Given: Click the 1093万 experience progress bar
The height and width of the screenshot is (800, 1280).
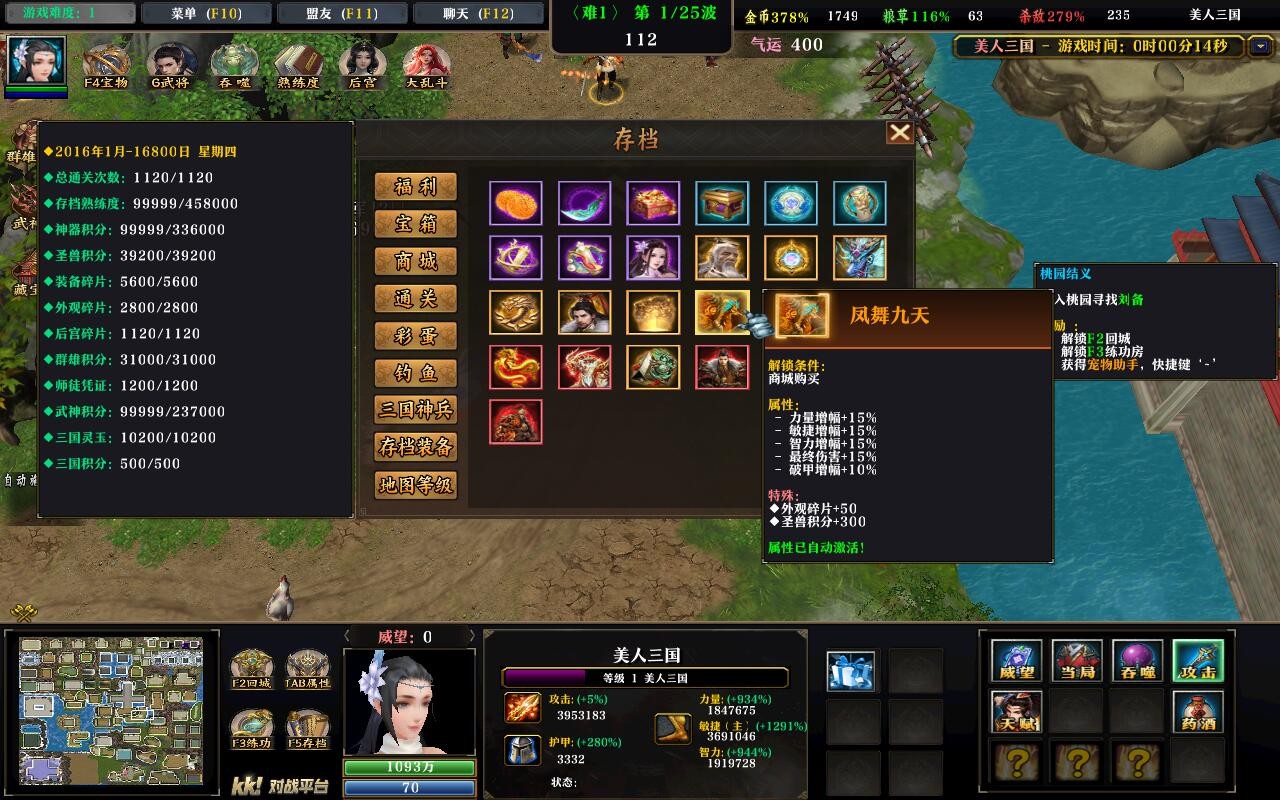Looking at the screenshot, I should [408, 765].
